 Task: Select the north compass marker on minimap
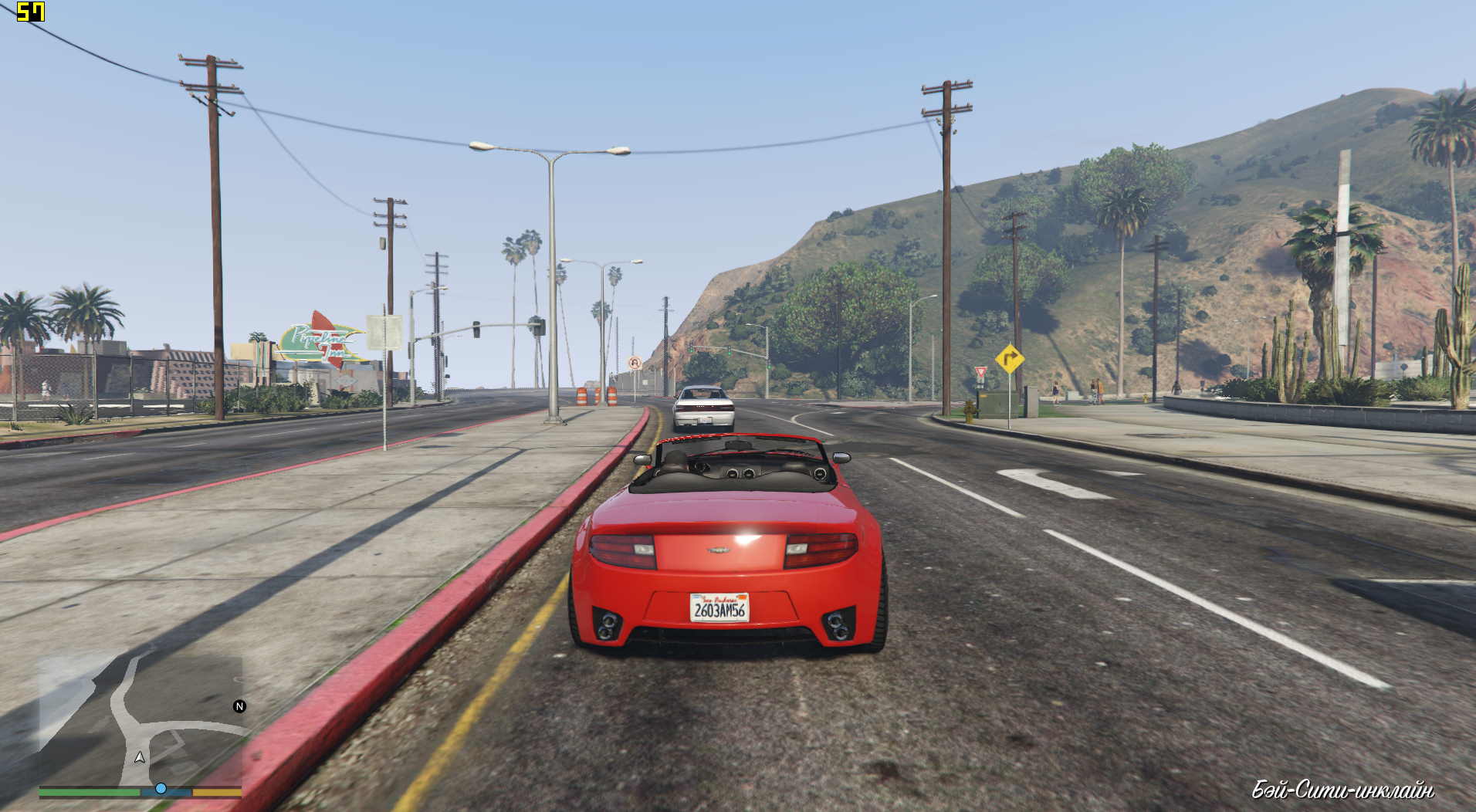(x=239, y=706)
